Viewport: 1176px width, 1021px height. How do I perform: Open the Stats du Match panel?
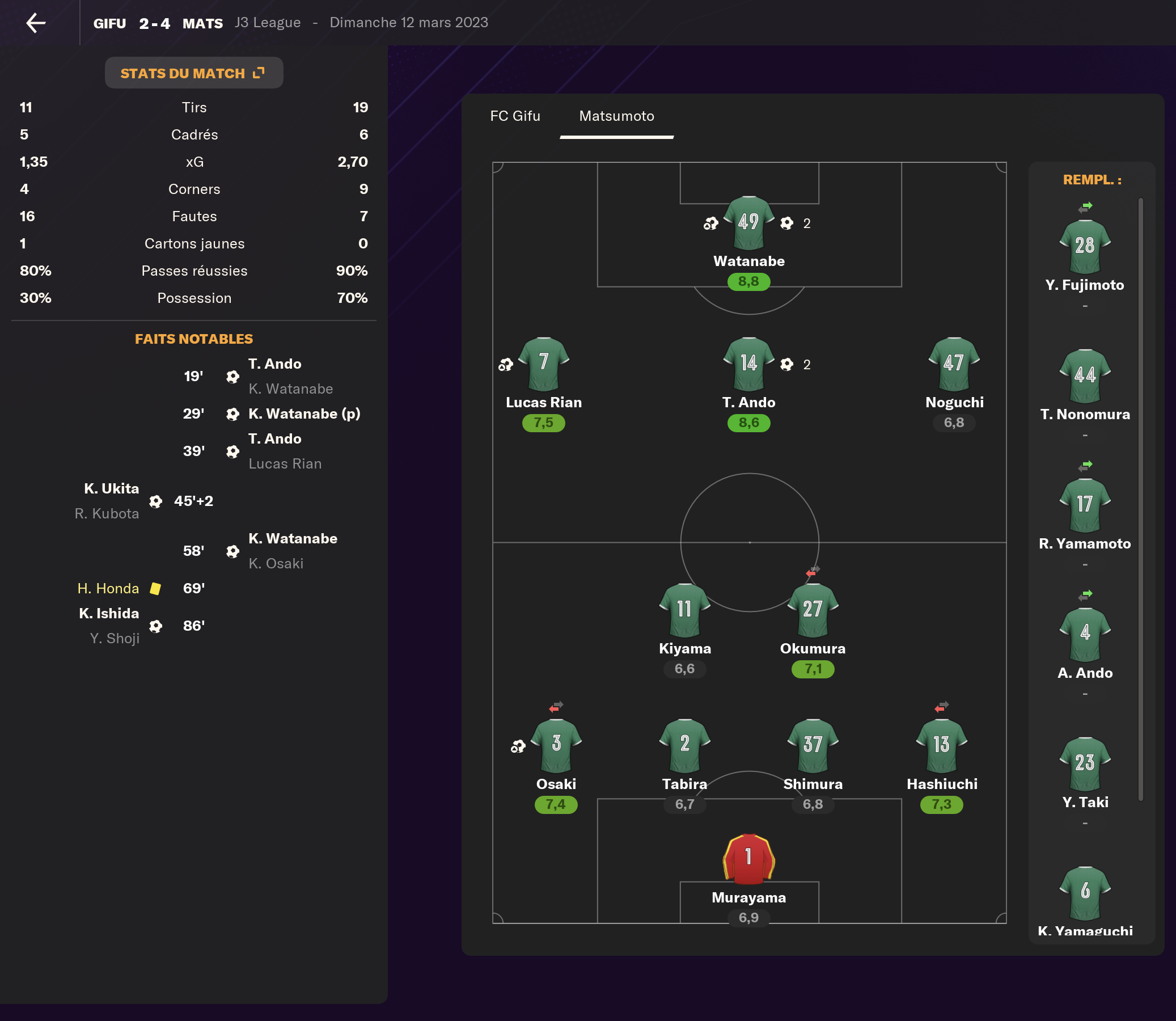pos(193,73)
